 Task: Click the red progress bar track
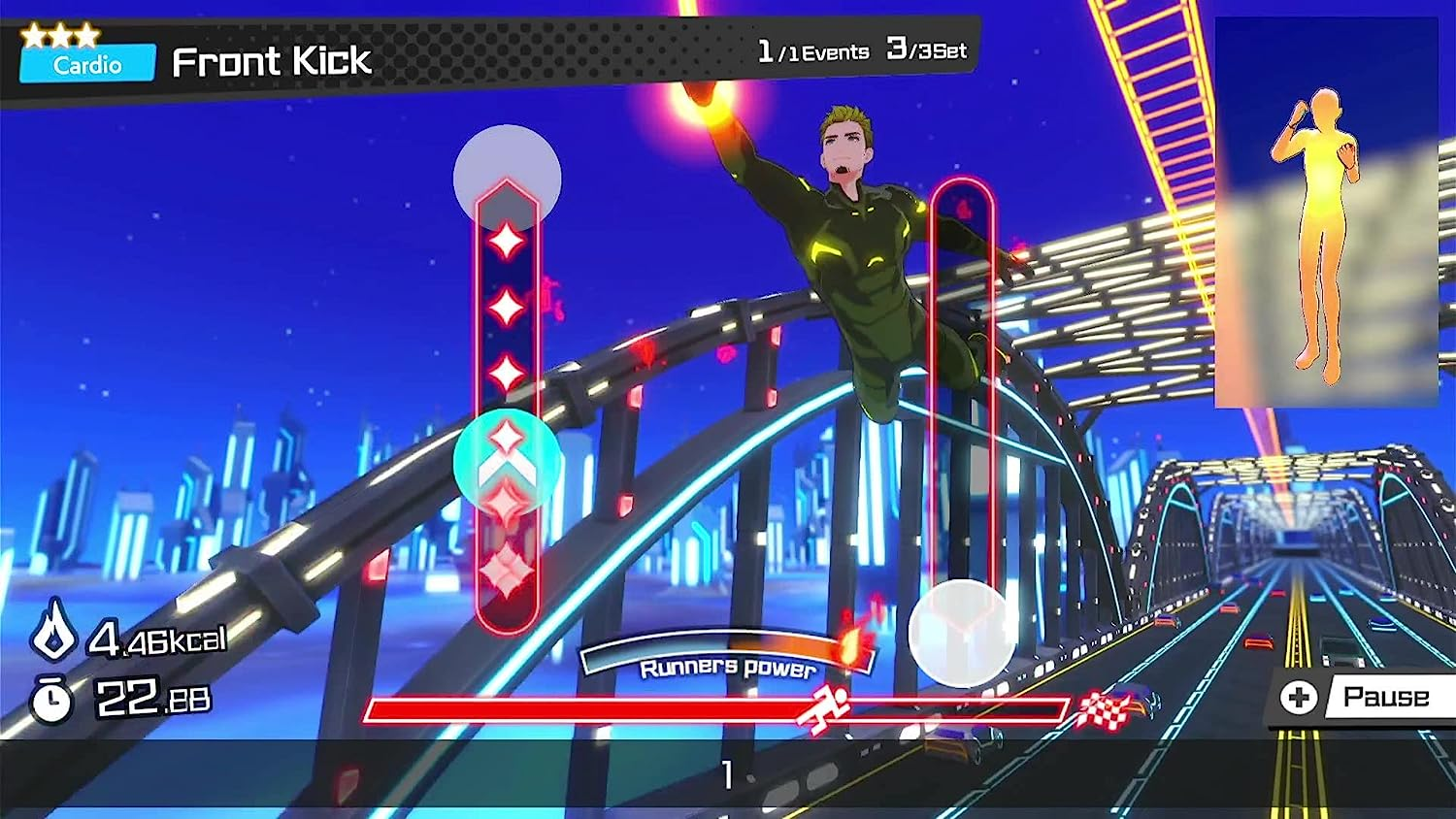pos(621,709)
